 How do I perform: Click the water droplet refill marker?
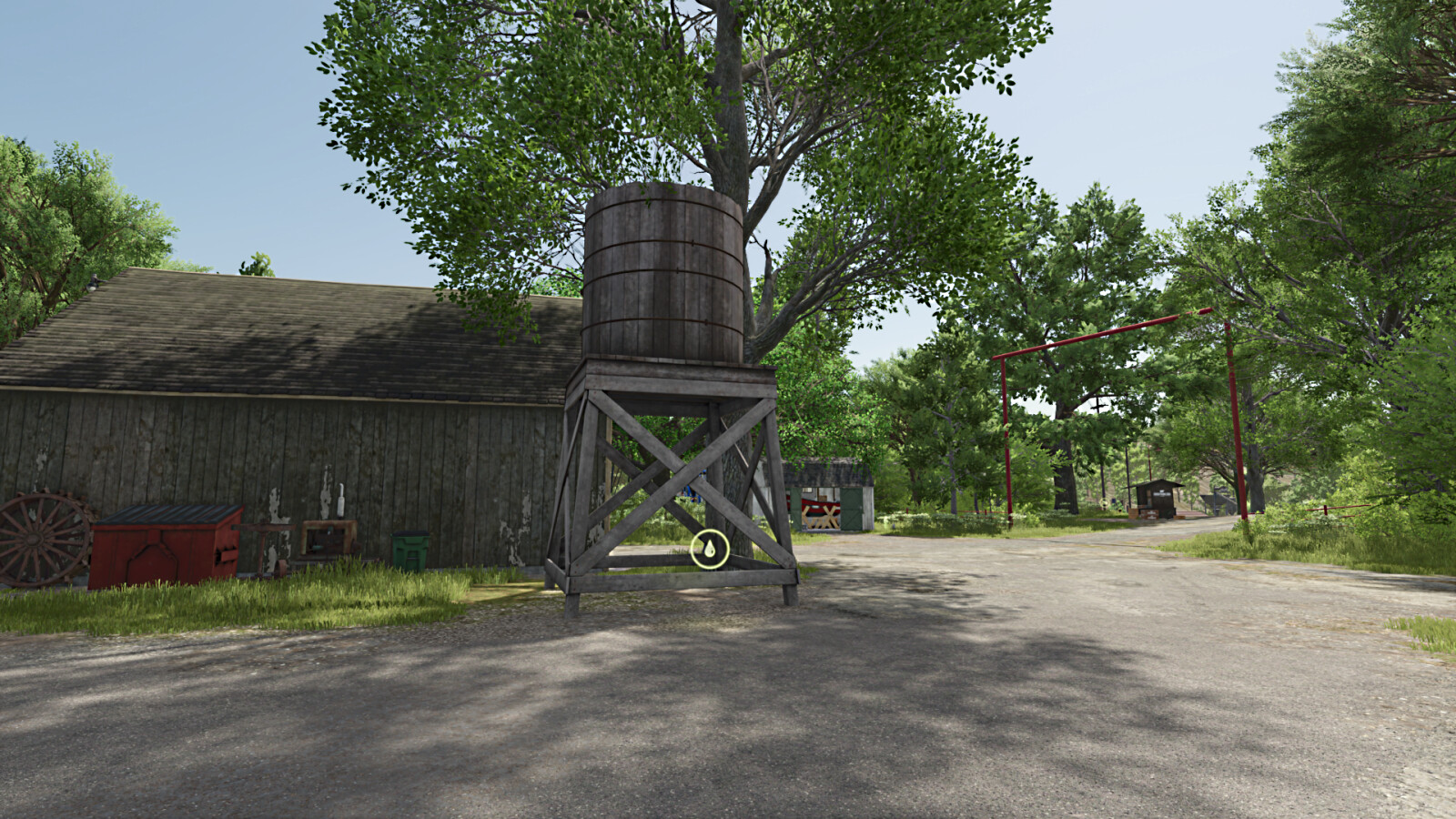click(x=709, y=547)
